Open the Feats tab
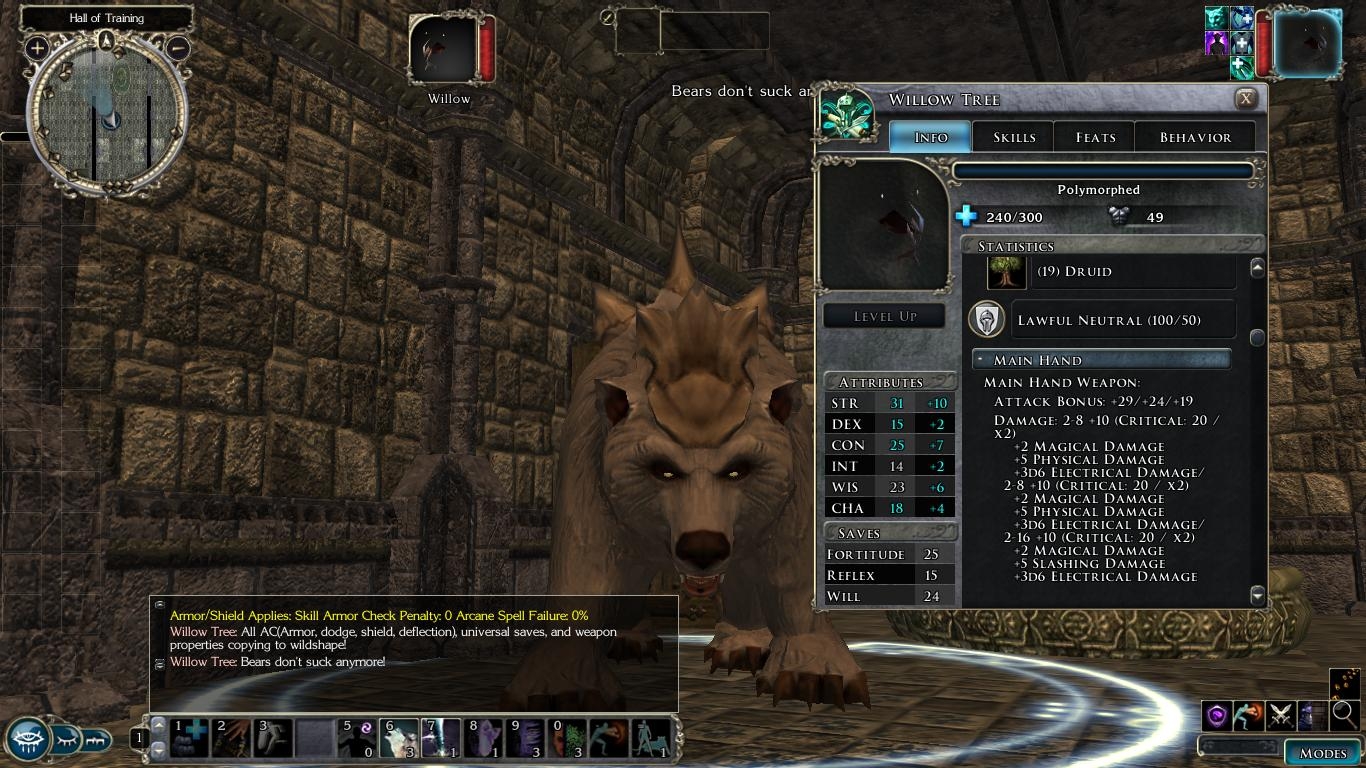This screenshot has height=768, width=1366. (x=1095, y=137)
